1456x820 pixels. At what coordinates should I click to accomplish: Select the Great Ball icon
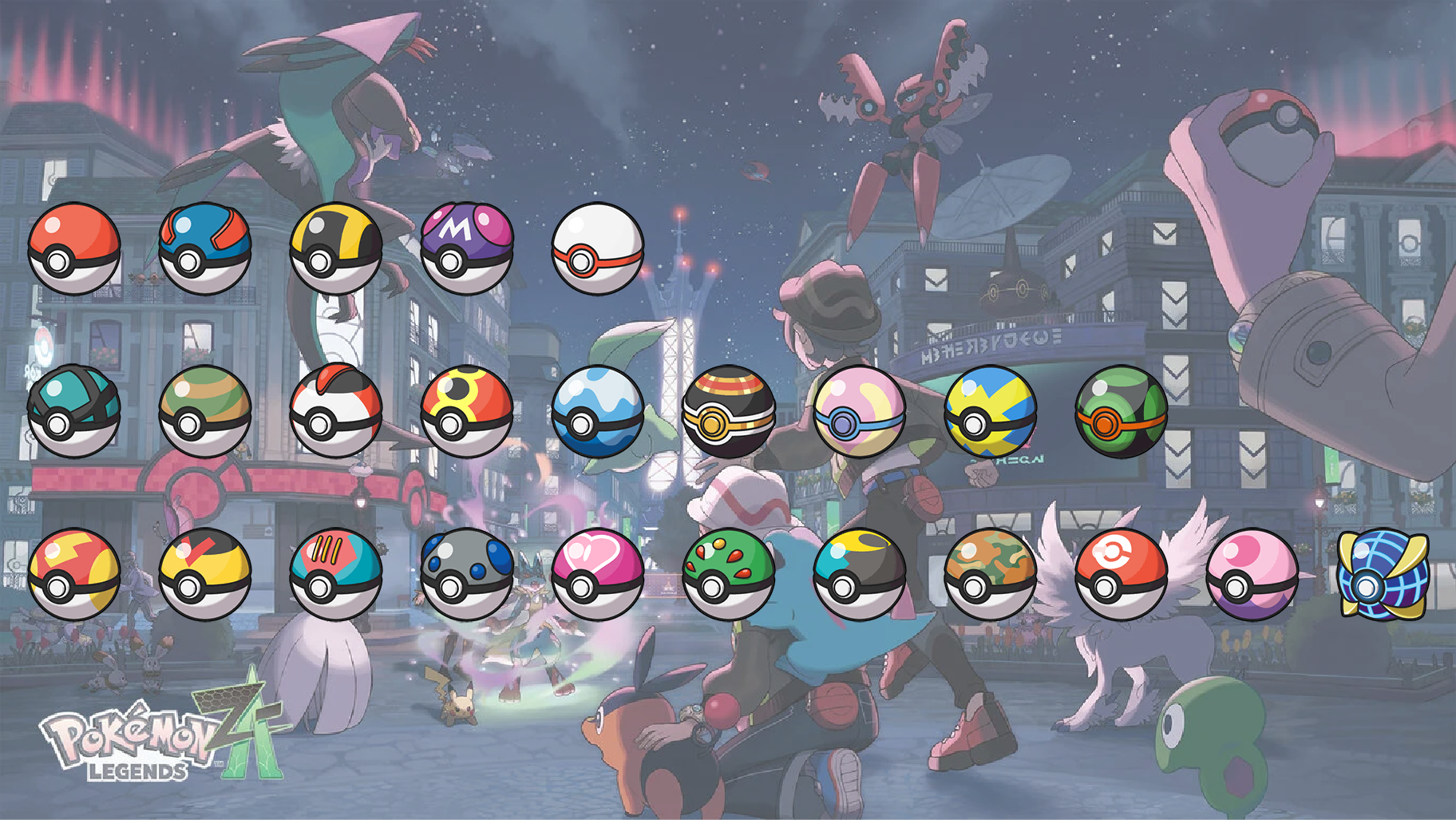(x=205, y=248)
